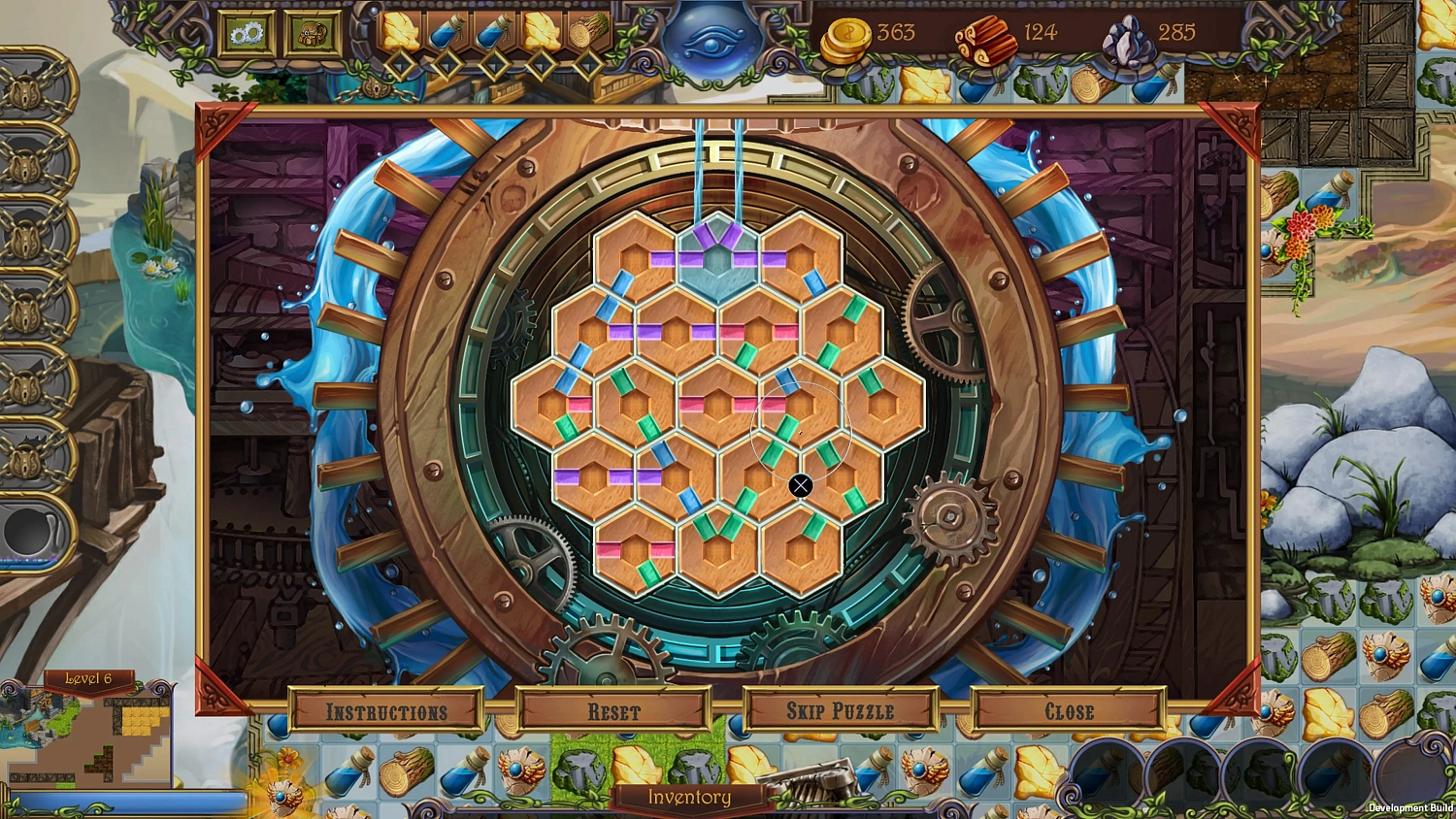The height and width of the screenshot is (819, 1456).
Task: Open the Inventory banner at the bottom
Action: 690,798
